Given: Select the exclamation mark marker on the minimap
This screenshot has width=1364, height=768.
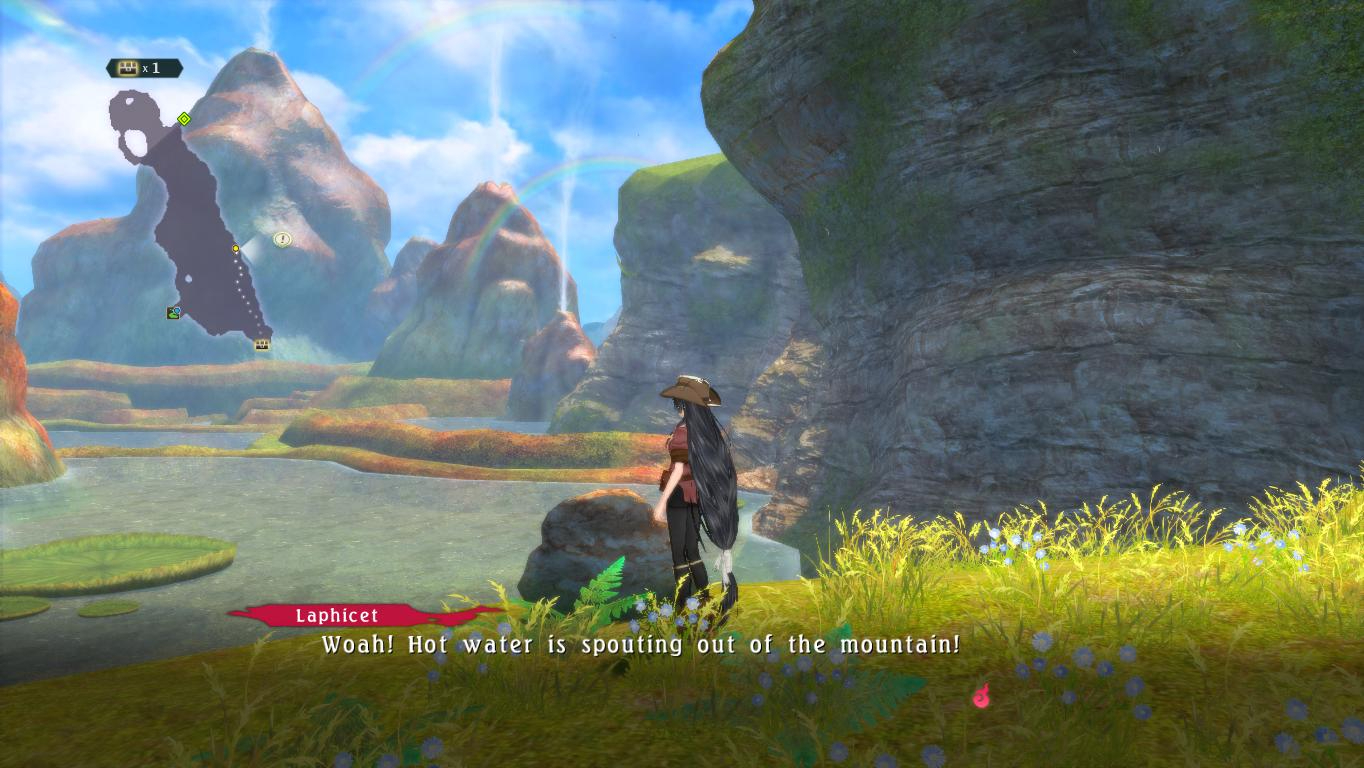Looking at the screenshot, I should point(282,239).
